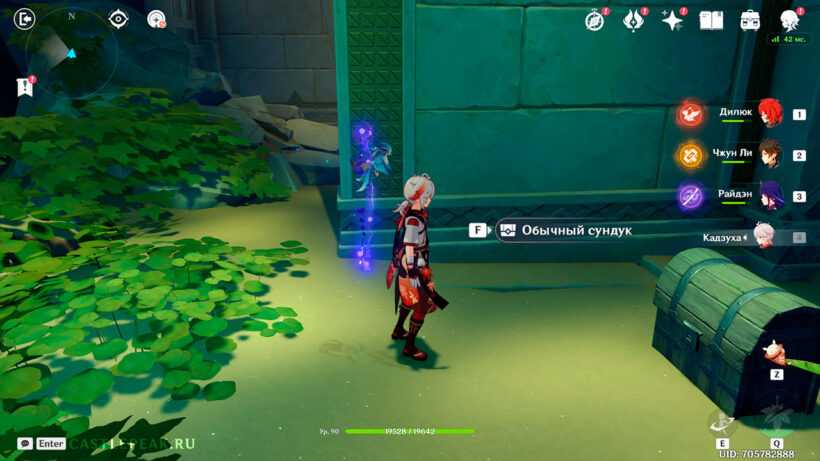820x461 pixels.
Task: Open the Battle Pass winged icon
Action: [633, 20]
